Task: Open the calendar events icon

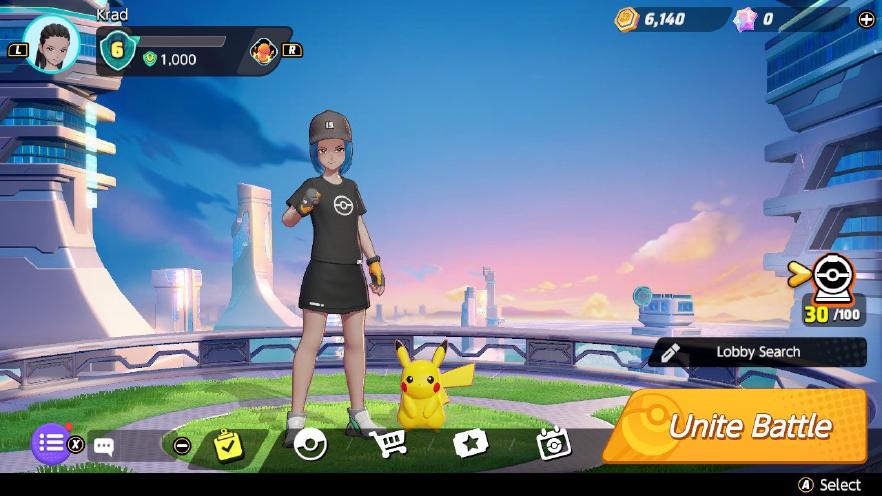Action: pyautogui.click(x=553, y=444)
